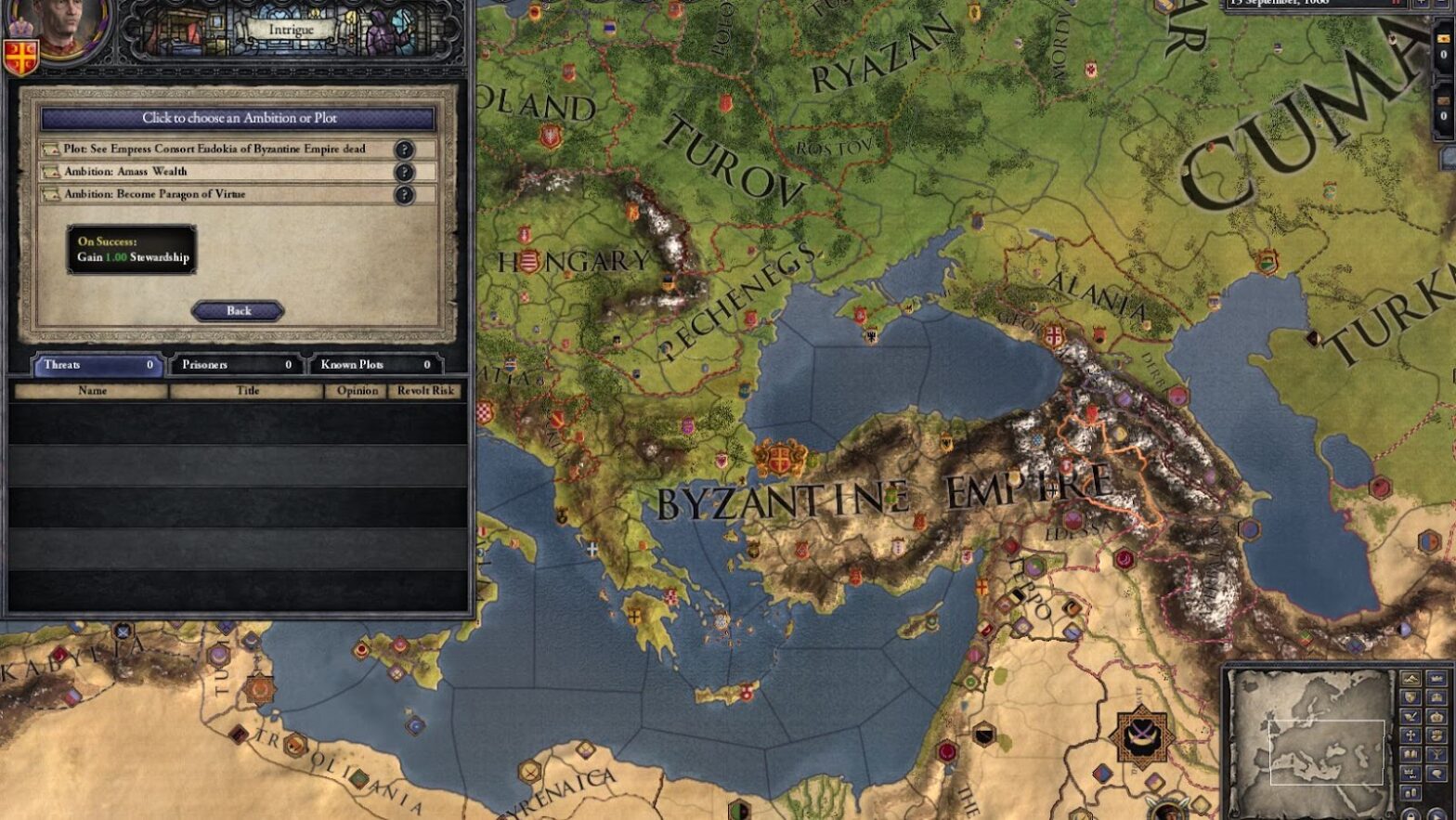1456x820 pixels.
Task: Select the de jure kingdoms crown map mode
Action: [1437, 716]
